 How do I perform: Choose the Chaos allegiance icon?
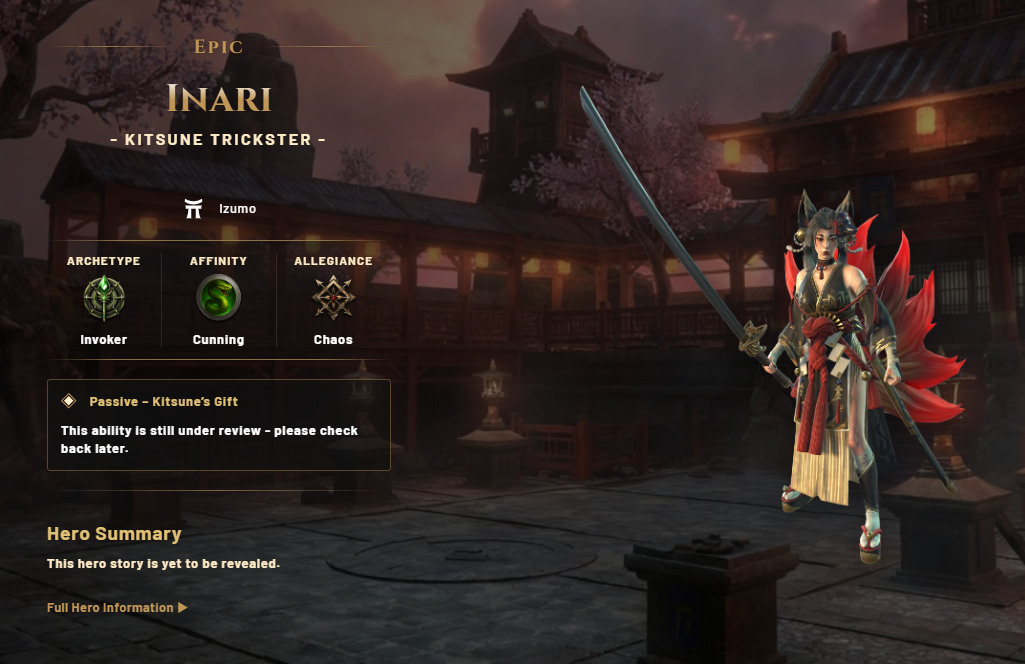(333, 297)
